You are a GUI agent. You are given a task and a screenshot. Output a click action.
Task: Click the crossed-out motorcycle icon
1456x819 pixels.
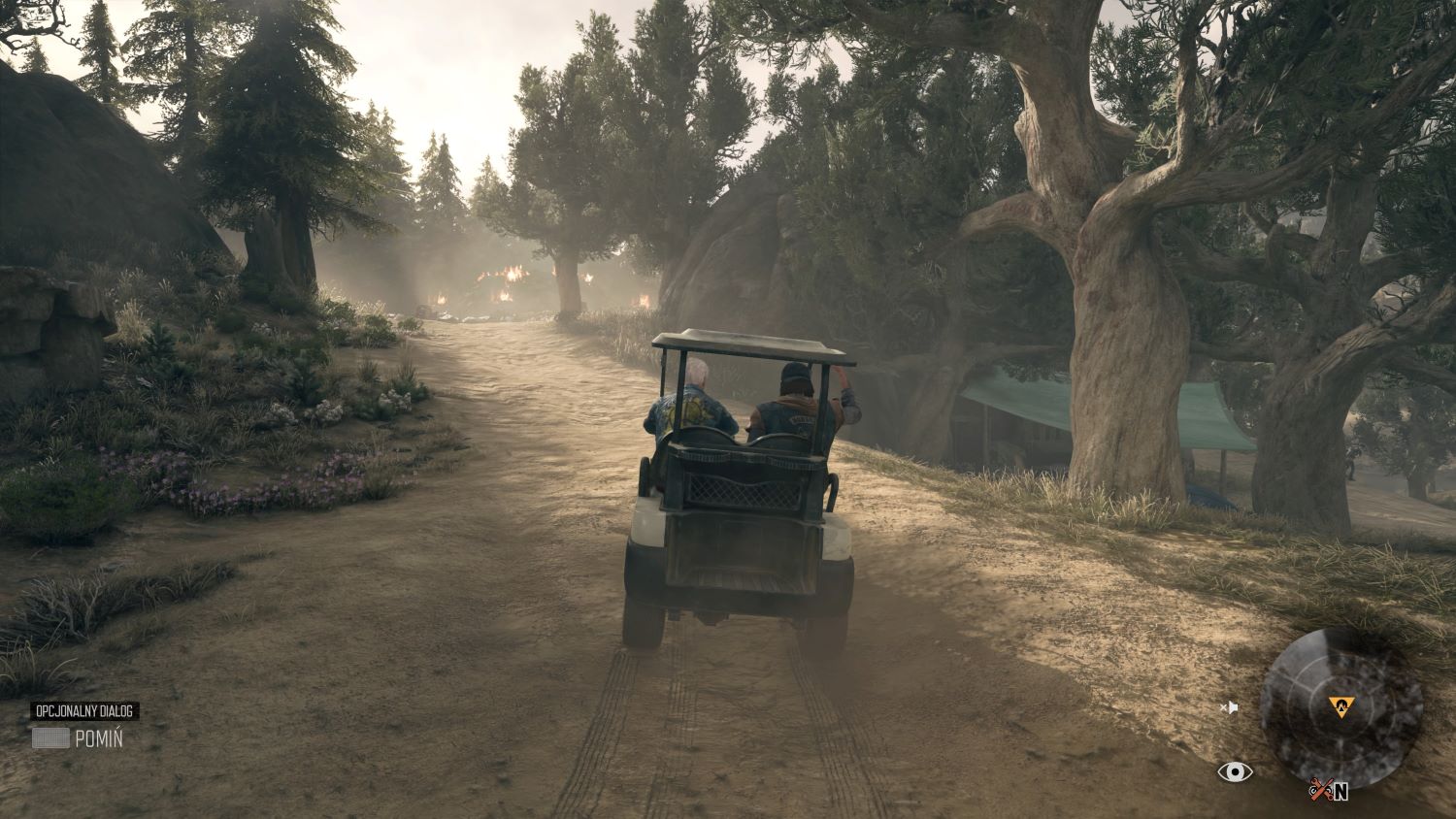[x=1320, y=790]
